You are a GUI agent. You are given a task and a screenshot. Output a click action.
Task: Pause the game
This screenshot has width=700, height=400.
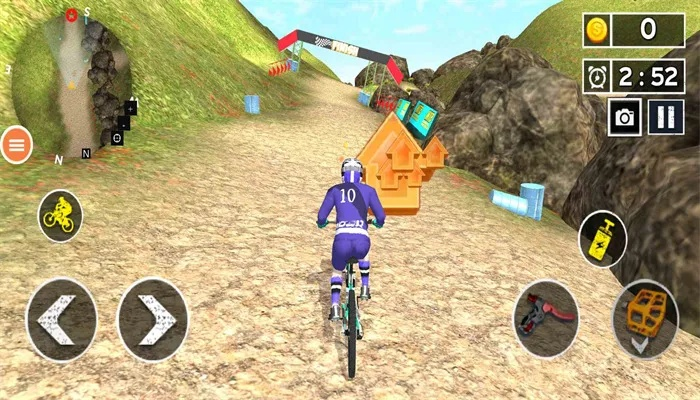click(x=664, y=117)
